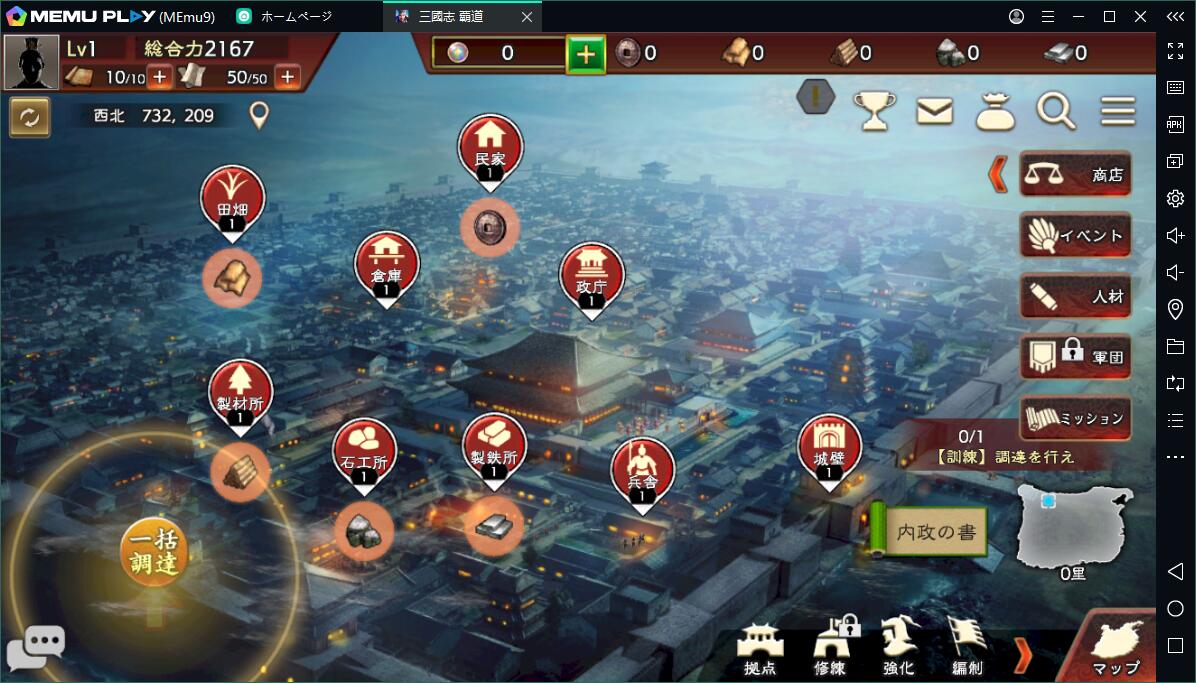Open the mail envelope inbox

pos(935,111)
